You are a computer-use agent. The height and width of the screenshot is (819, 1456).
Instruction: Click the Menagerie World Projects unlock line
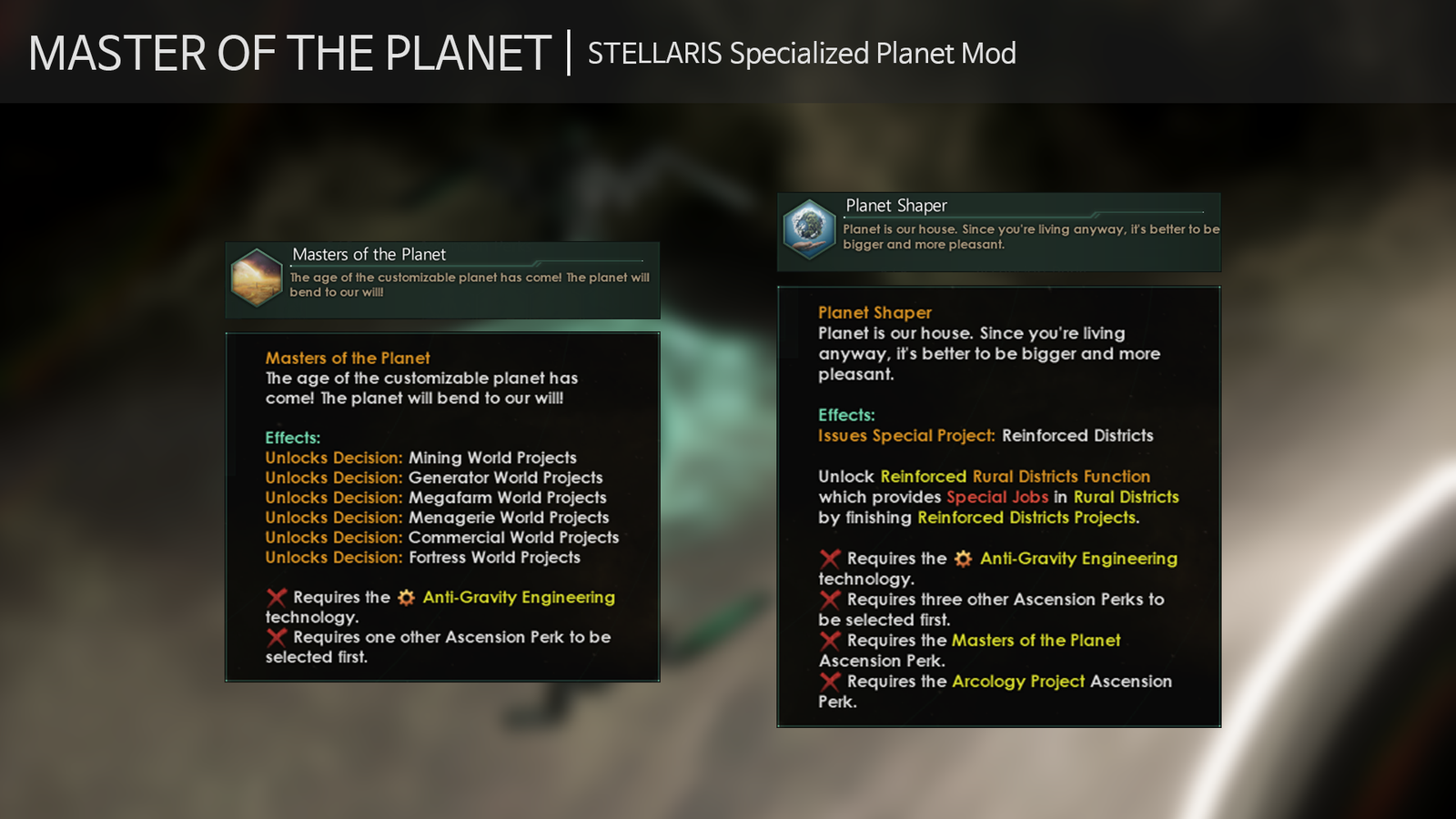[509, 518]
